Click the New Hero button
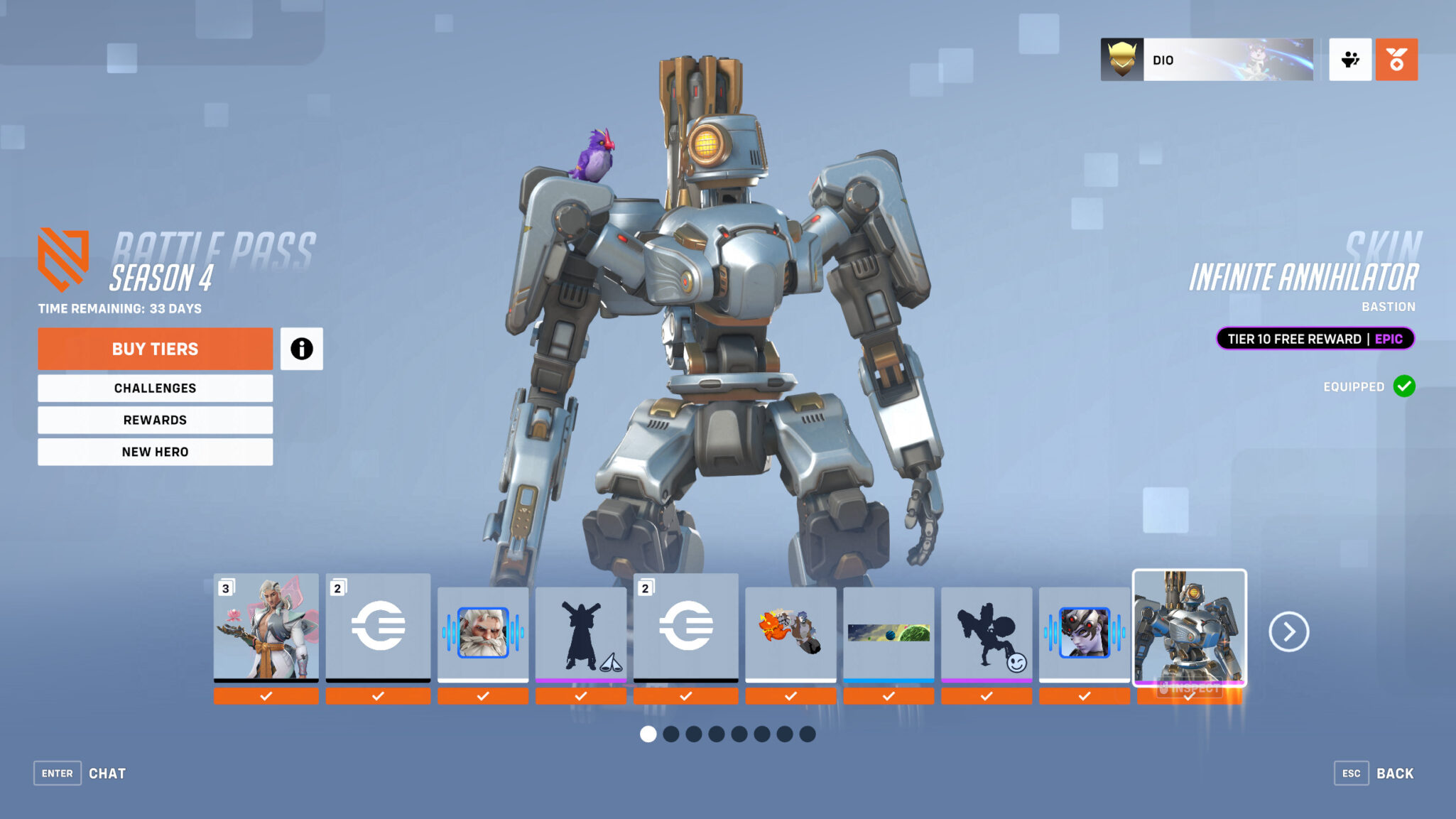This screenshot has width=1456, height=819. click(155, 452)
